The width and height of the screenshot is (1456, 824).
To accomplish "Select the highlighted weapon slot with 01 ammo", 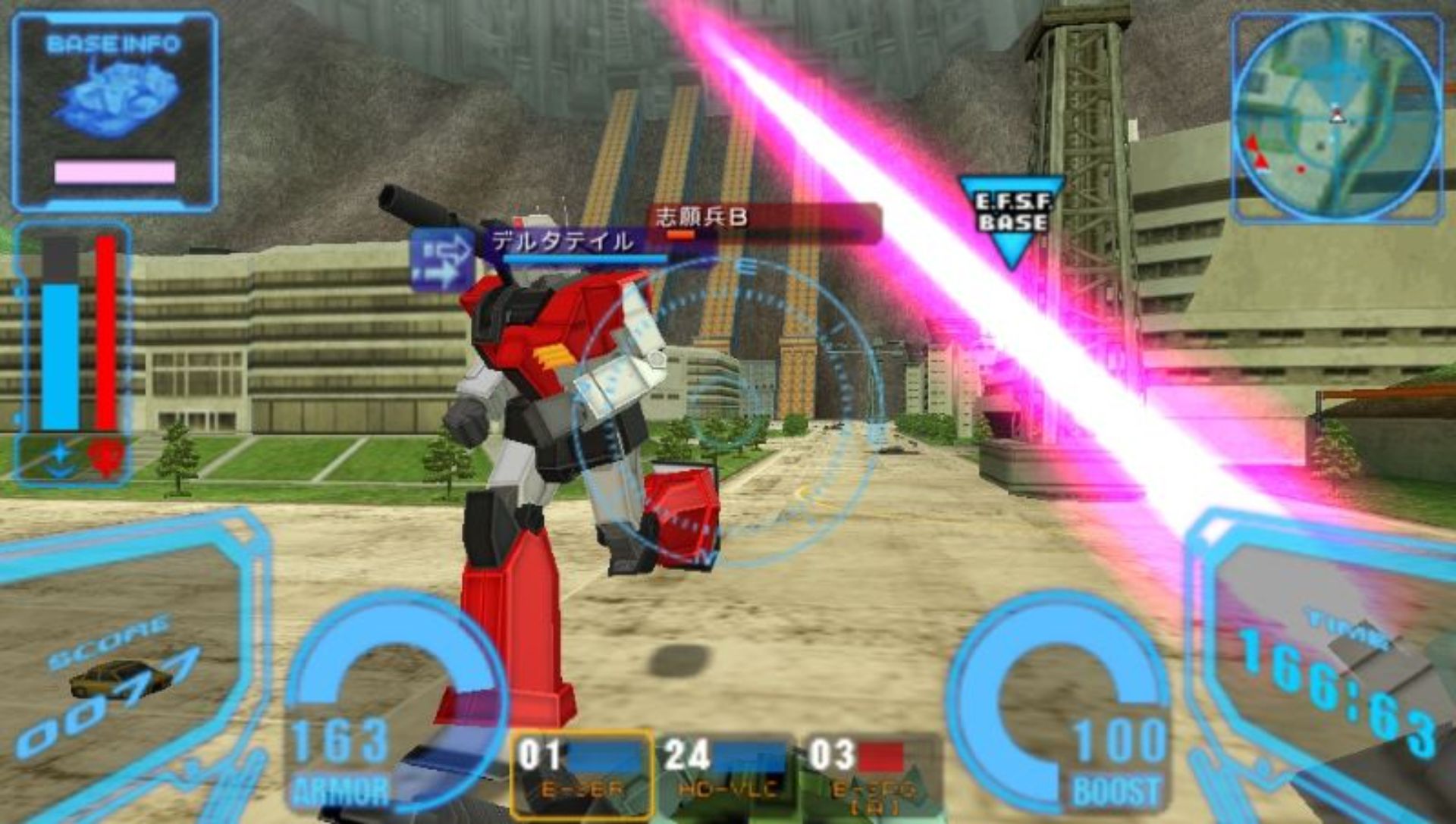I will [x=582, y=772].
